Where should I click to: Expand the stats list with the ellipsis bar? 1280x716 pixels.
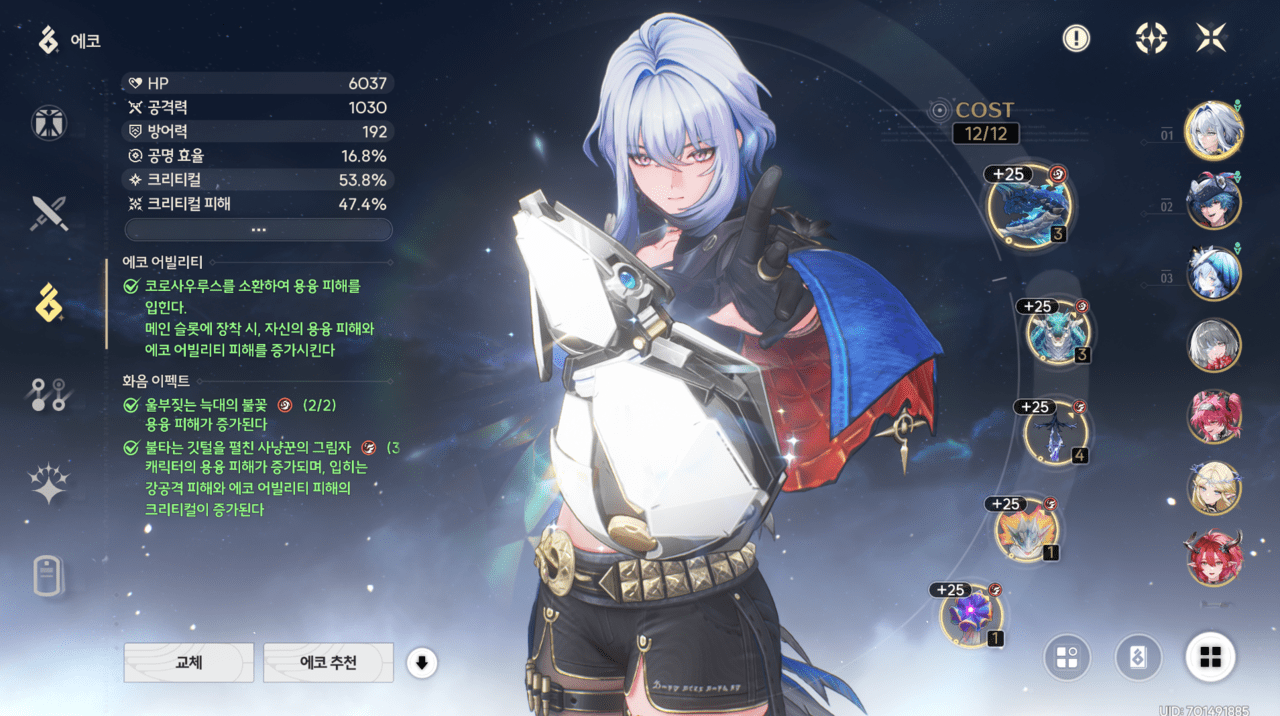coord(258,230)
